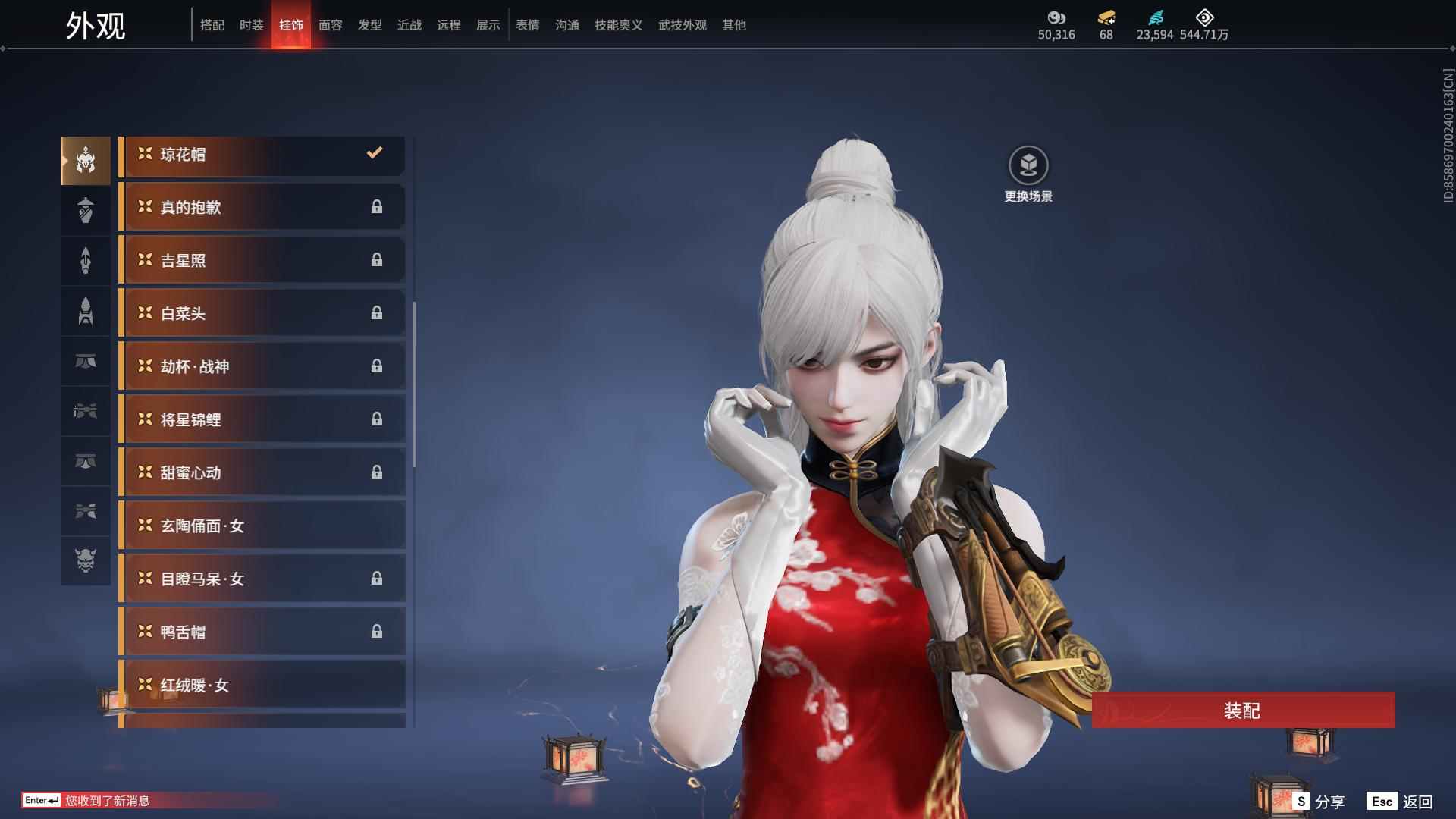Open the garment ornament category icon
1456x819 pixels.
point(86,210)
